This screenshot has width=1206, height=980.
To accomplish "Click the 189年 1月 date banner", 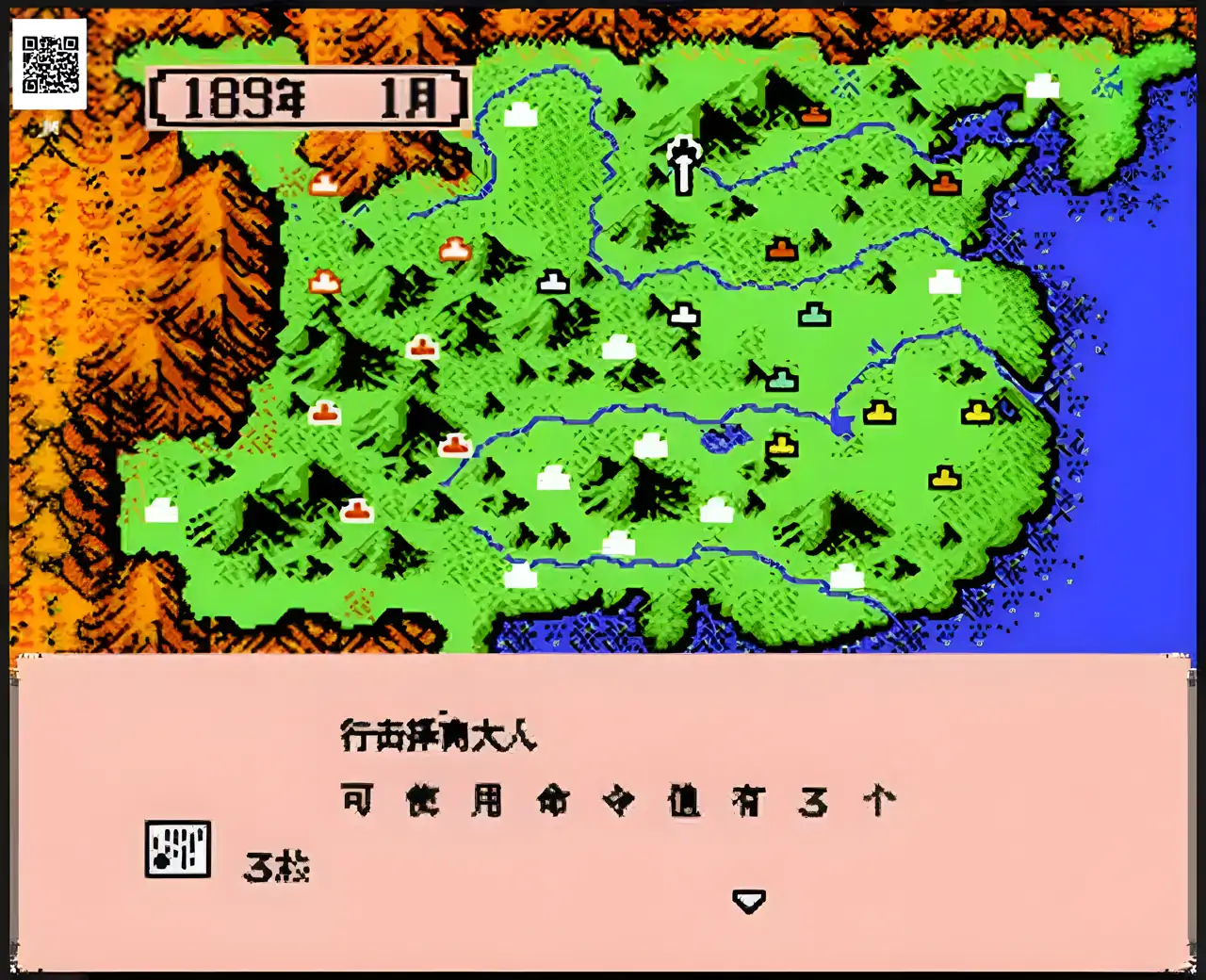I will point(306,97).
